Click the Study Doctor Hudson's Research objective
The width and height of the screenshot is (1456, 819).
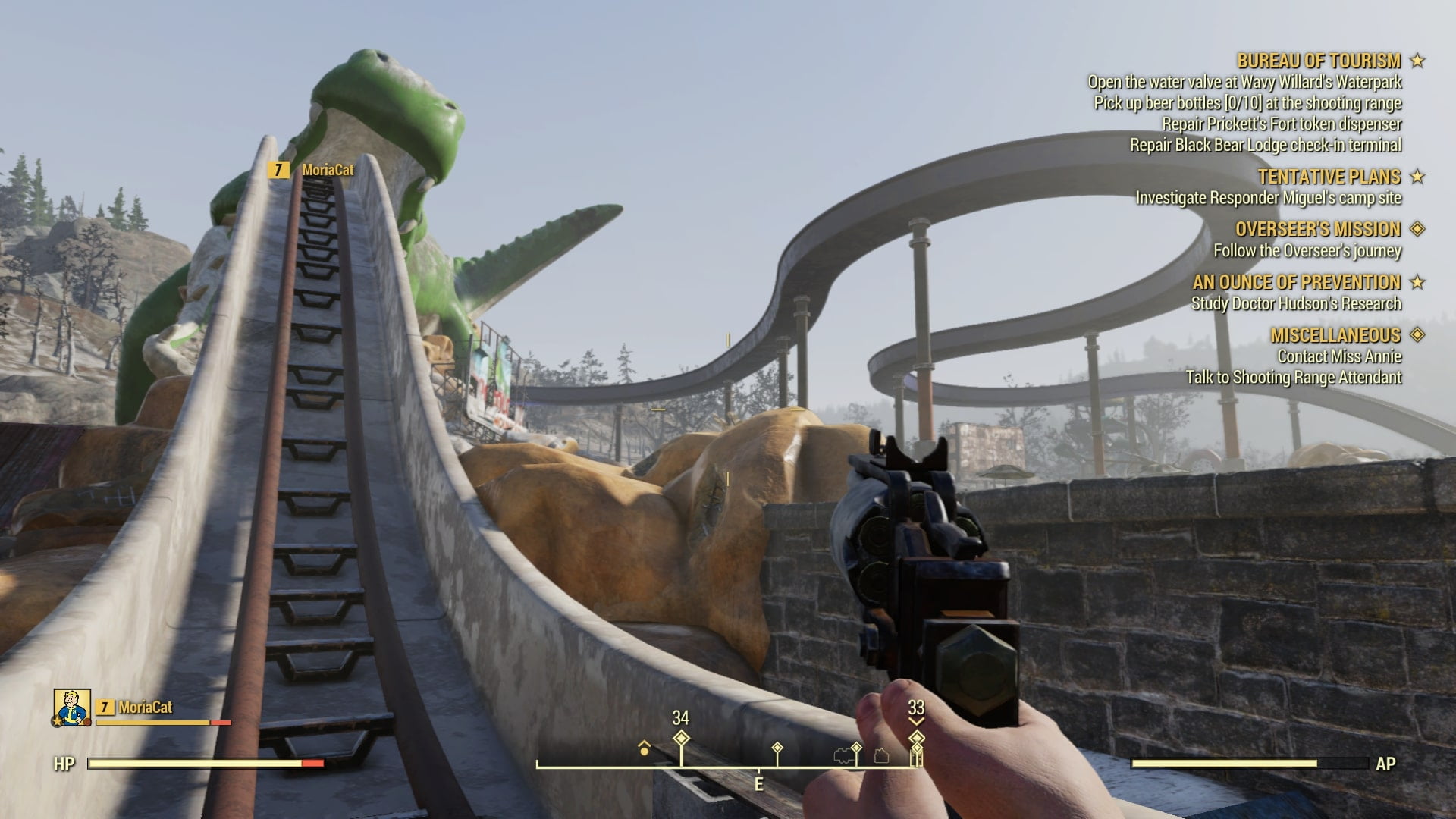click(x=1296, y=303)
